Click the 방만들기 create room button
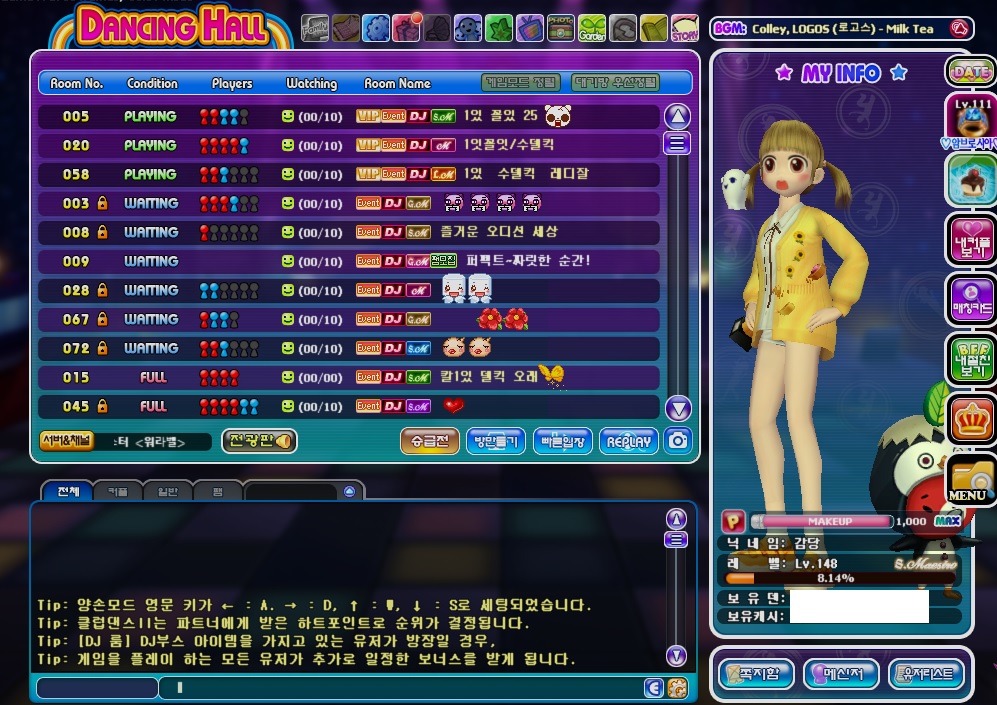 (x=496, y=441)
